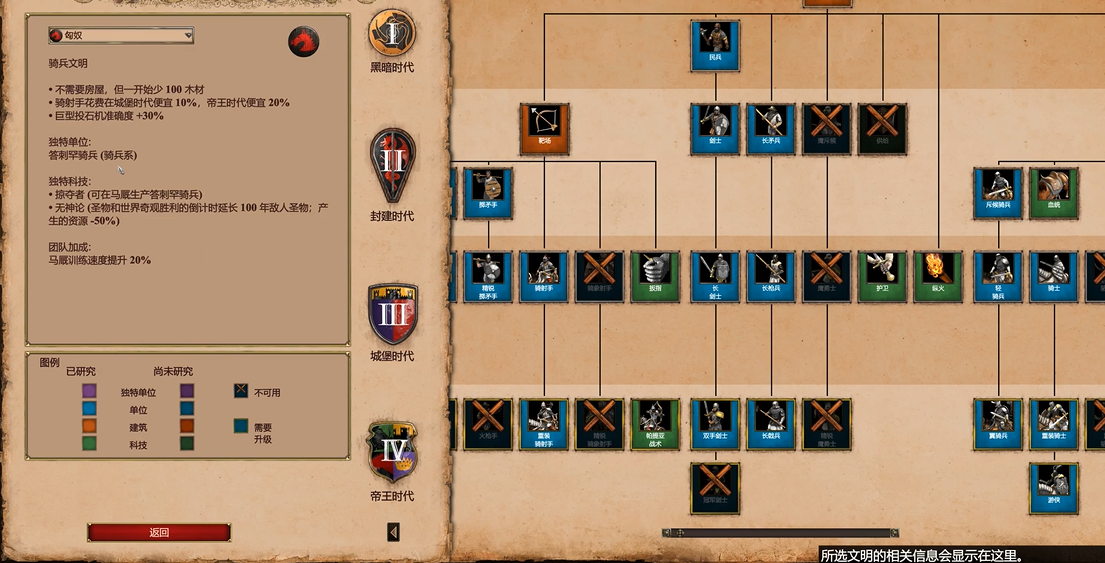Choose the 靶场 archery range building
1105x563 pixels.
[x=544, y=129]
